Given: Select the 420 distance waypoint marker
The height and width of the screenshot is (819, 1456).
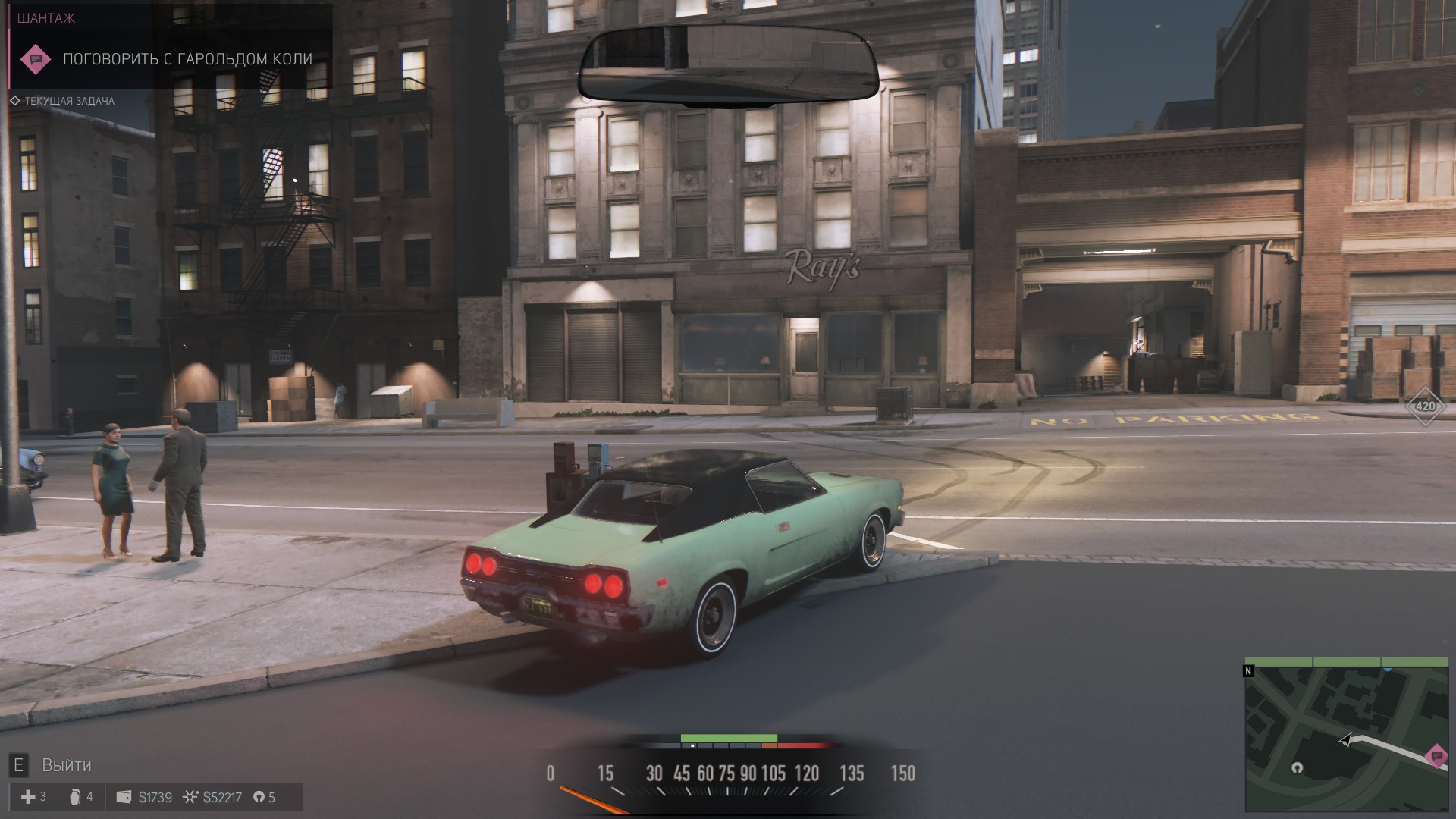Looking at the screenshot, I should [1426, 406].
